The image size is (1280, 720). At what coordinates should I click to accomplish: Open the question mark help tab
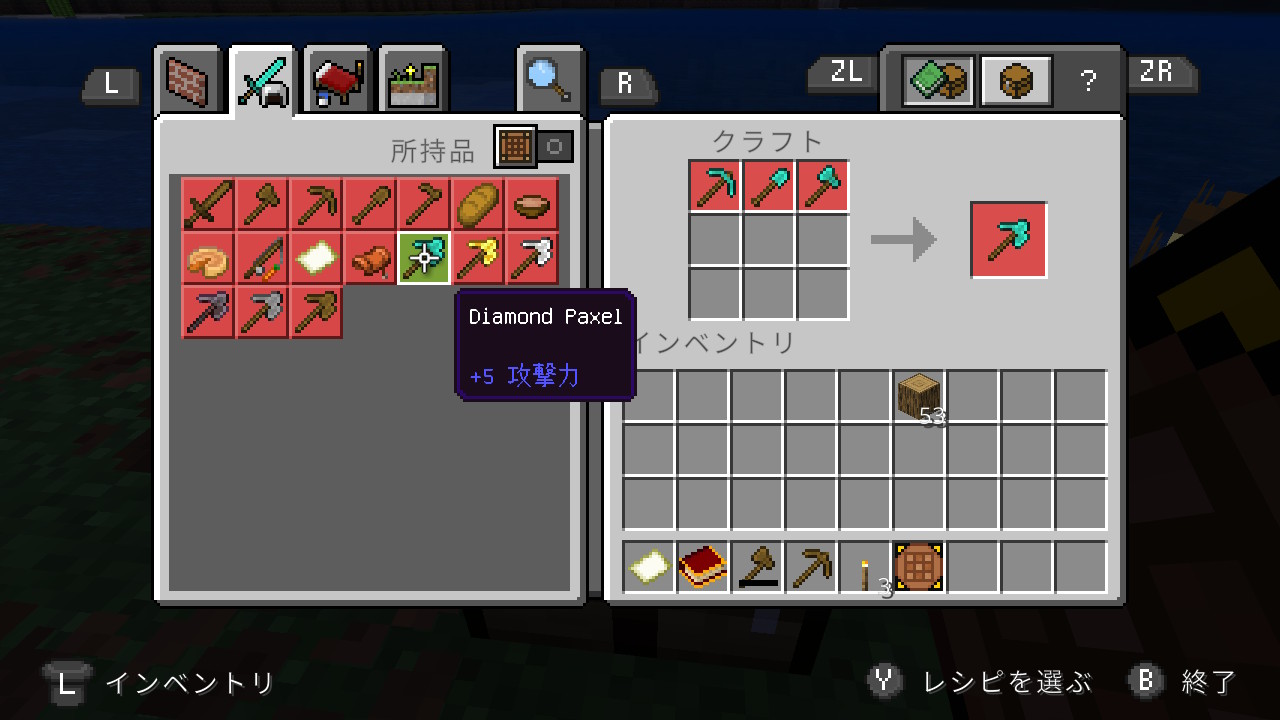(1089, 82)
